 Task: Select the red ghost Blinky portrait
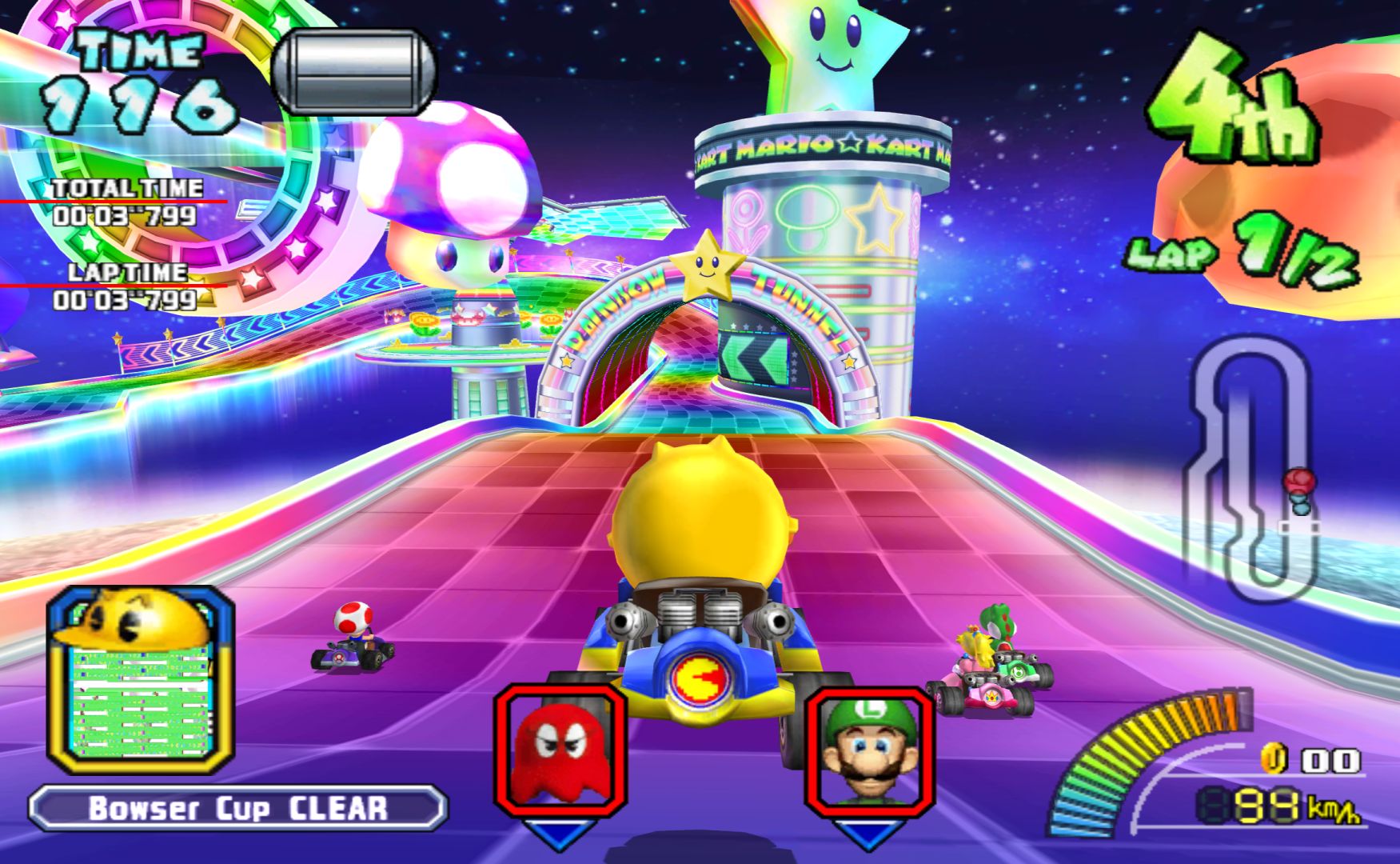[560, 748]
